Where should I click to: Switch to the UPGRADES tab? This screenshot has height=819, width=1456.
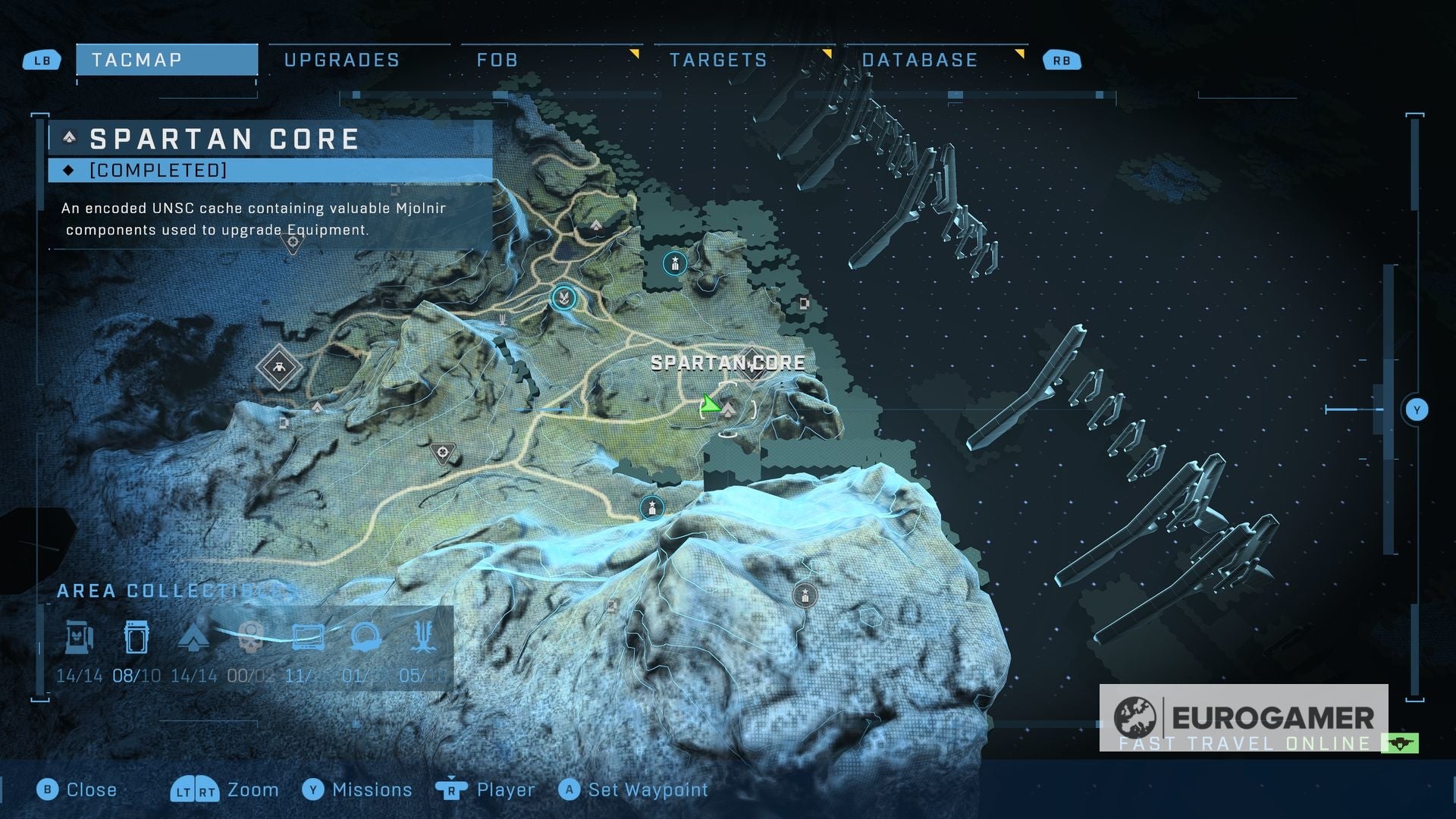click(x=341, y=59)
